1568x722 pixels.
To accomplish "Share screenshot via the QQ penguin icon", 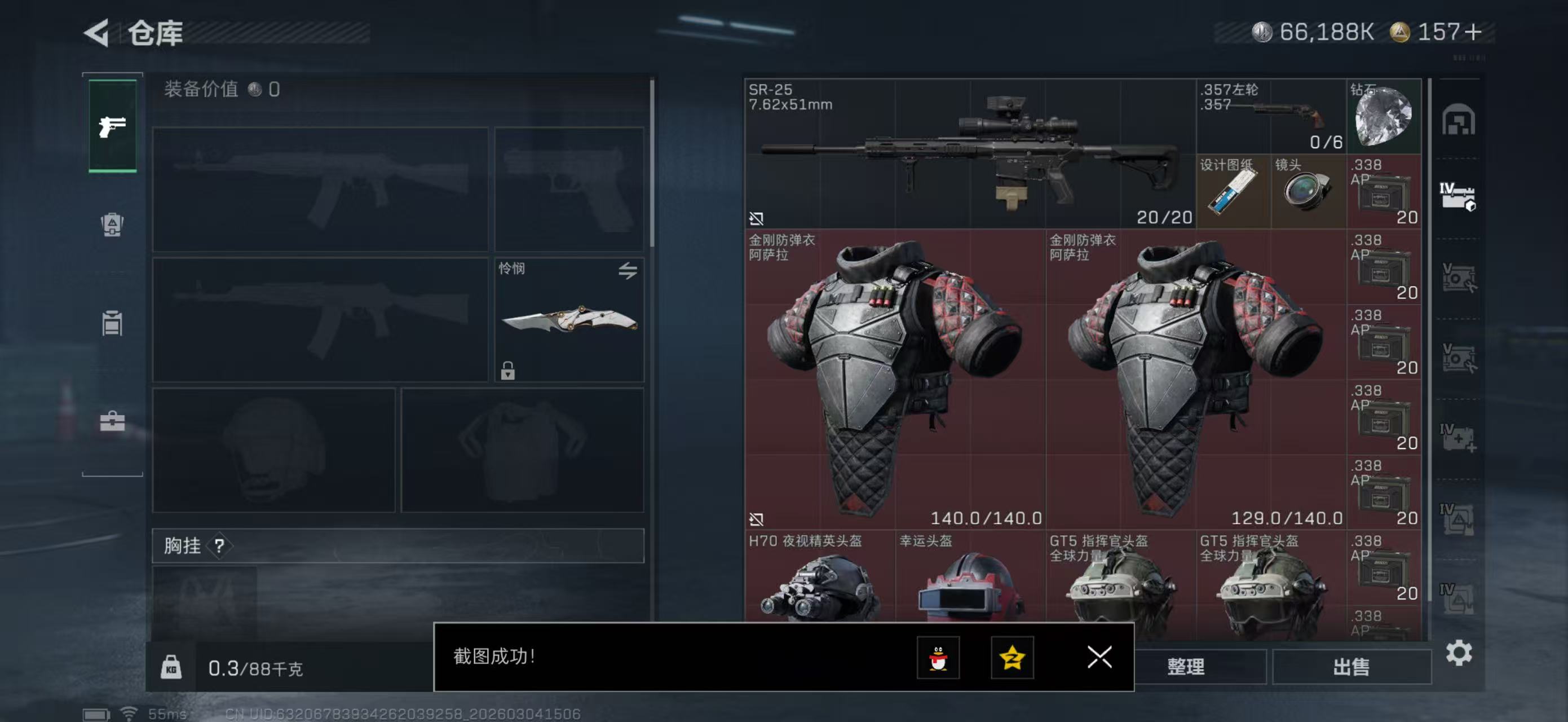I will [x=940, y=658].
